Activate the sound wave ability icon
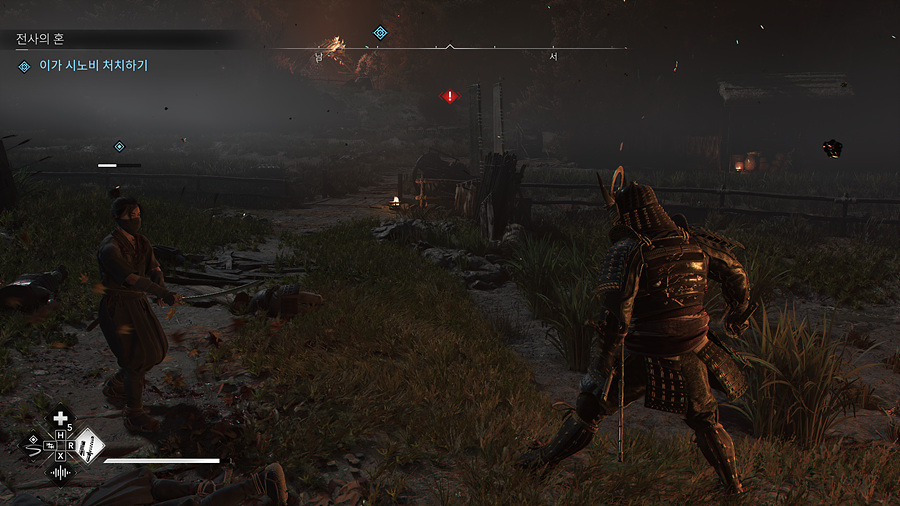Image resolution: width=900 pixels, height=506 pixels. [x=61, y=471]
